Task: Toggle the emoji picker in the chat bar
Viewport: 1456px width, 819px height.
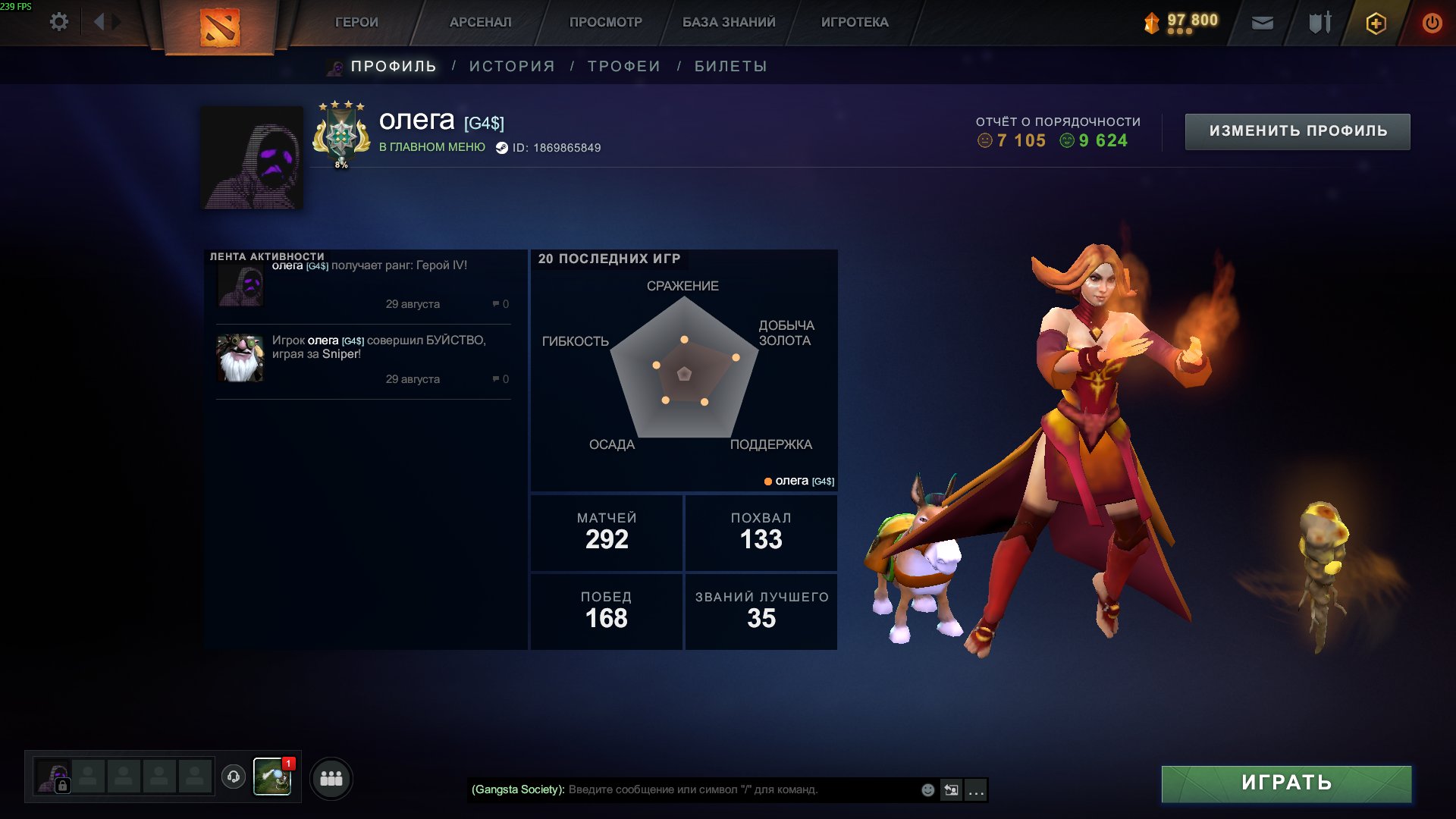Action: [x=927, y=789]
